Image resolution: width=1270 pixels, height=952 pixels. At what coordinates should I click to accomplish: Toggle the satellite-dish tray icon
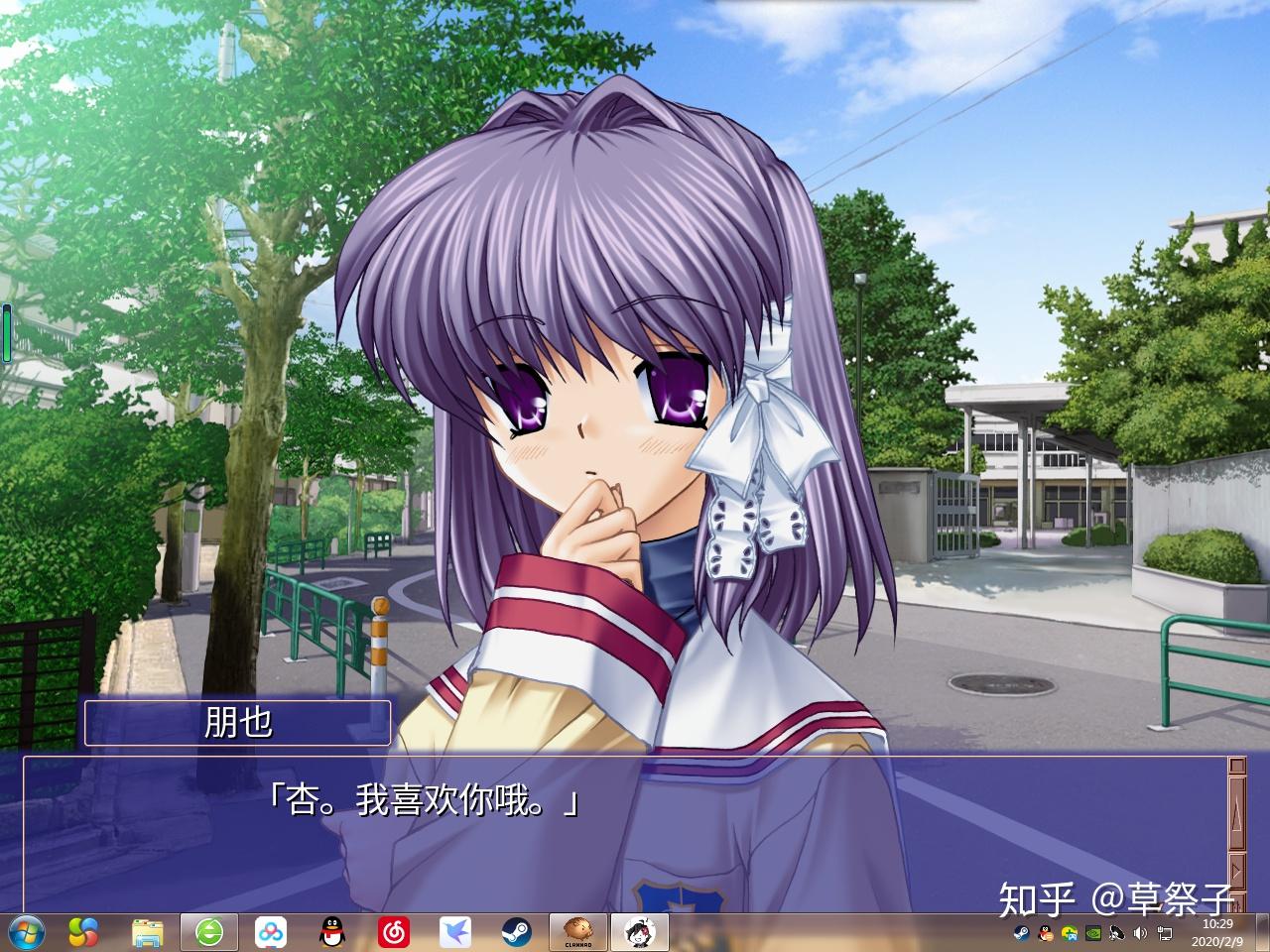point(1115,932)
